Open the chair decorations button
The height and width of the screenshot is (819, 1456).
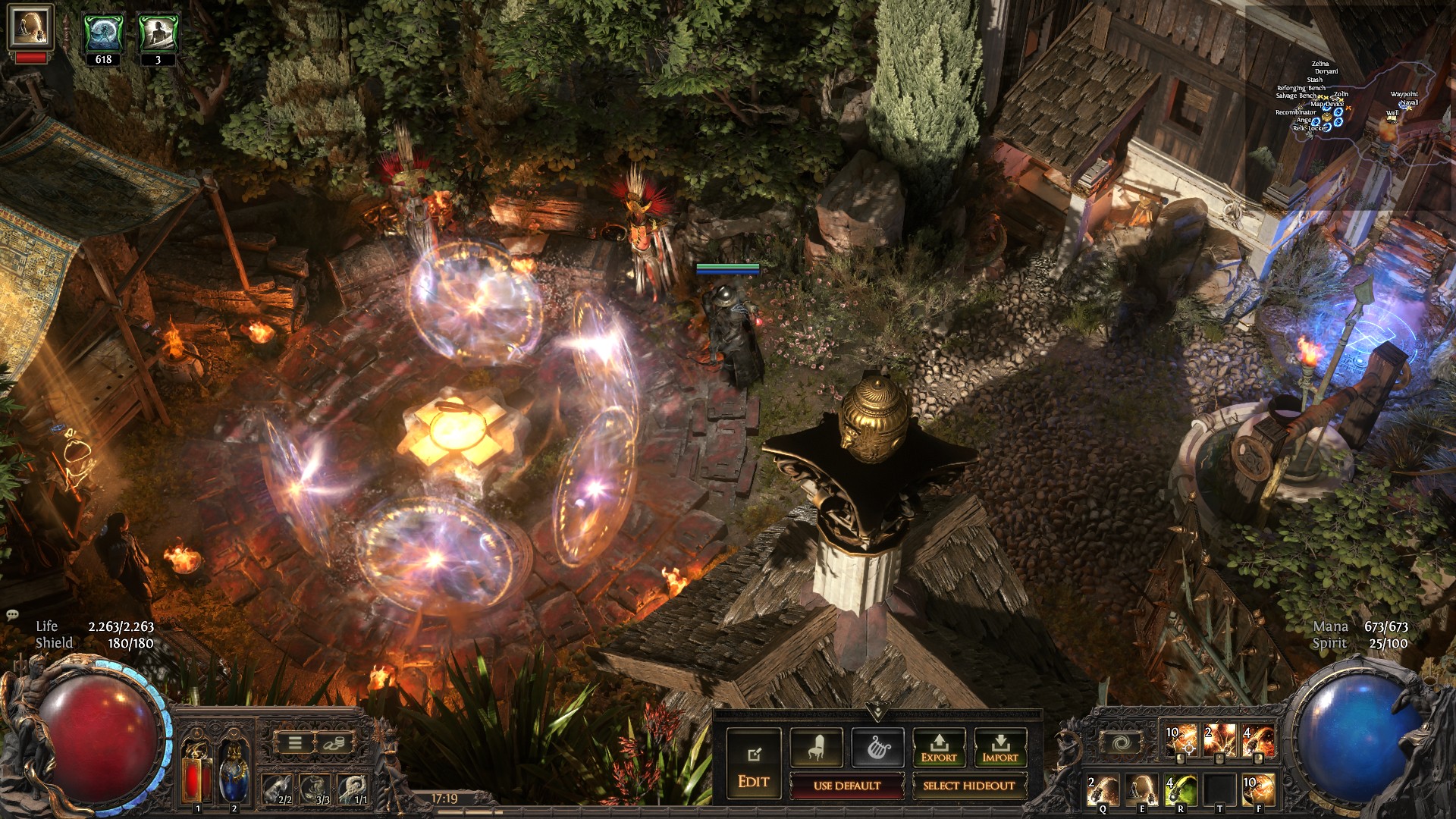(816, 748)
